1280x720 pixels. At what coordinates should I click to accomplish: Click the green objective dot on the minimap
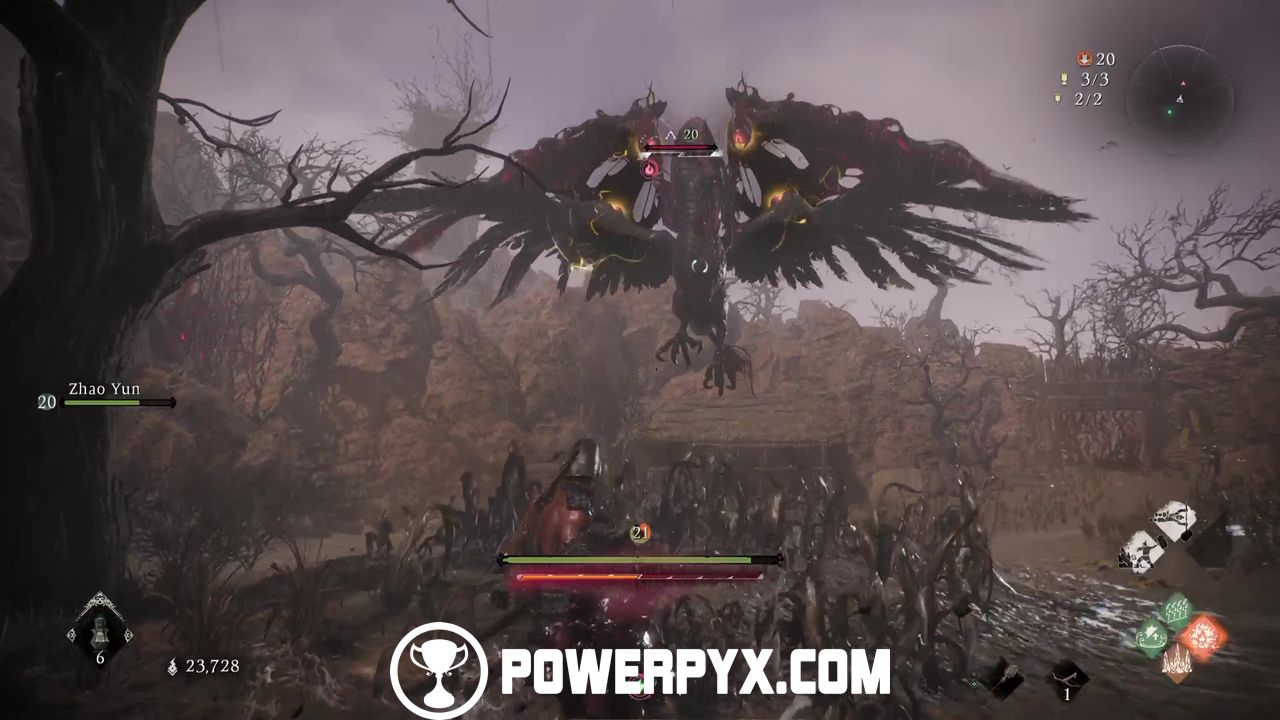[1170, 111]
